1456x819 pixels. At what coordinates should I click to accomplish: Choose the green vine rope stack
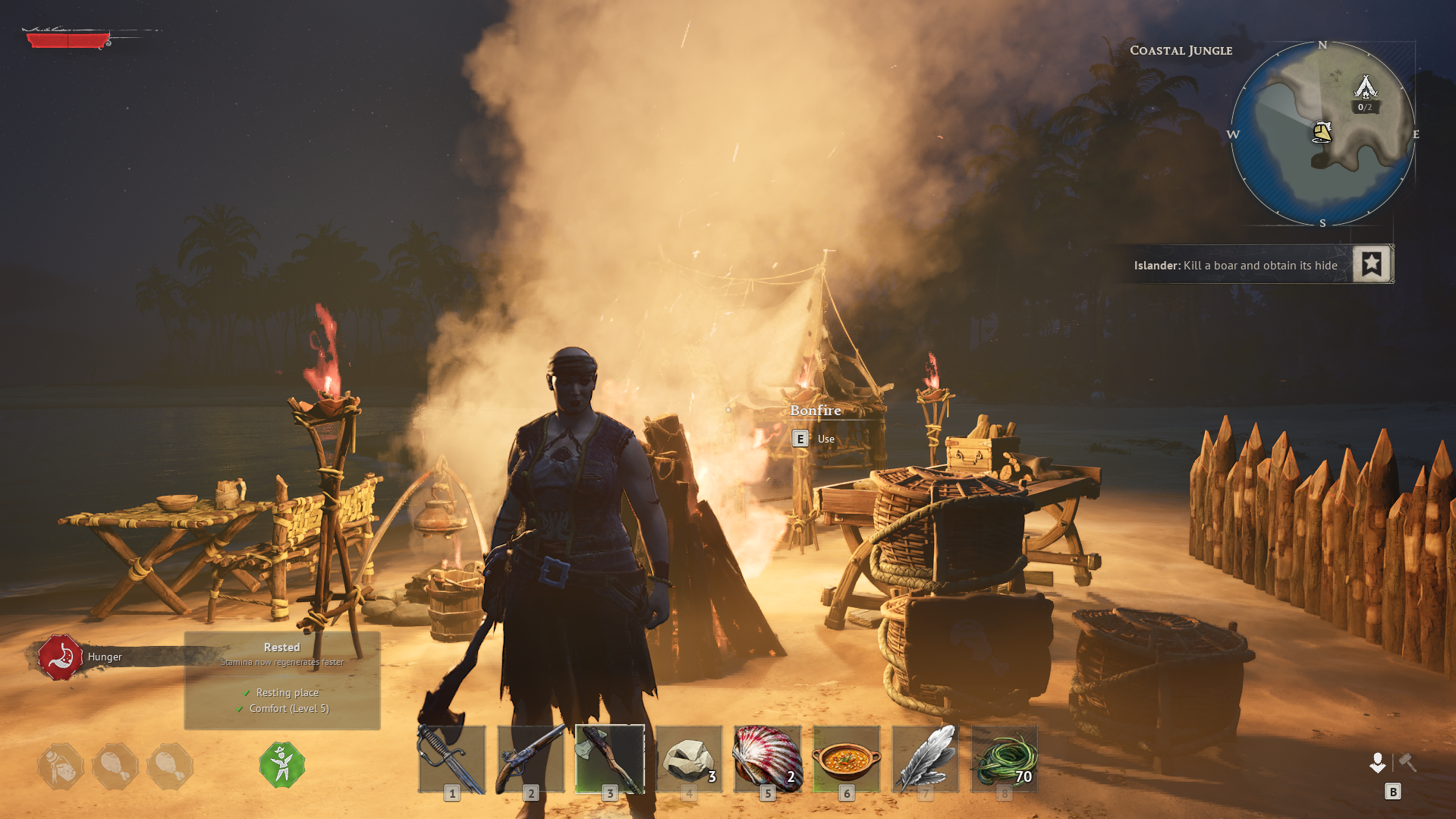pos(1005,759)
